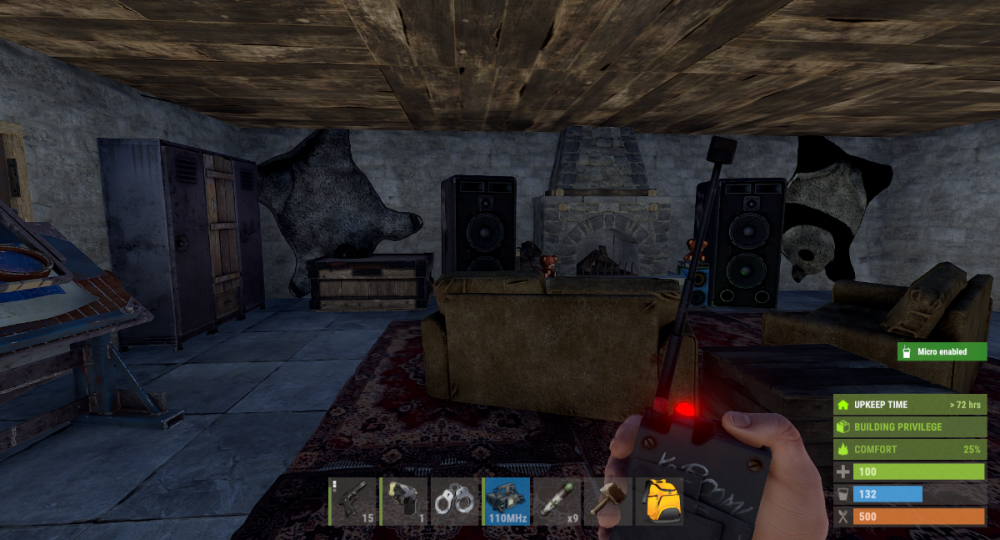The image size is (1000, 540).
Task: Open the yellow backpack slot
Action: tap(659, 501)
